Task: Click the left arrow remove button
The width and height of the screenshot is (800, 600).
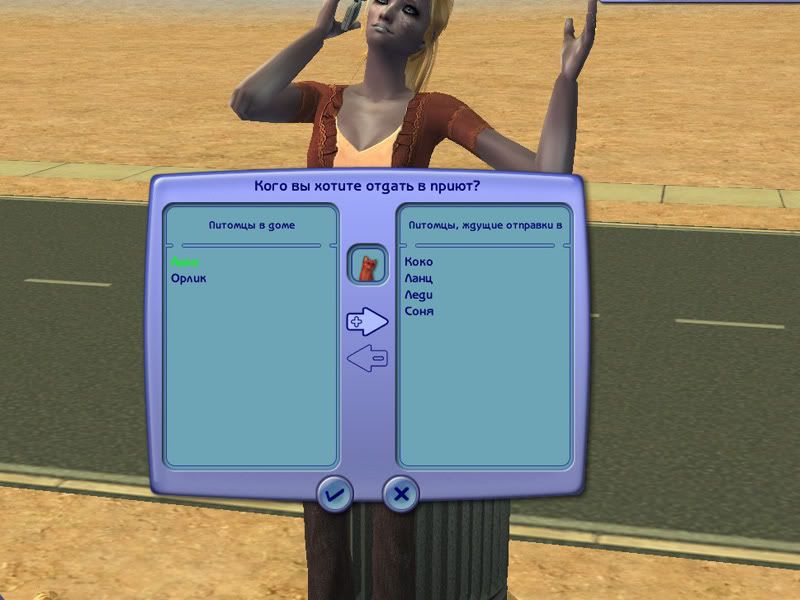Action: [367, 358]
